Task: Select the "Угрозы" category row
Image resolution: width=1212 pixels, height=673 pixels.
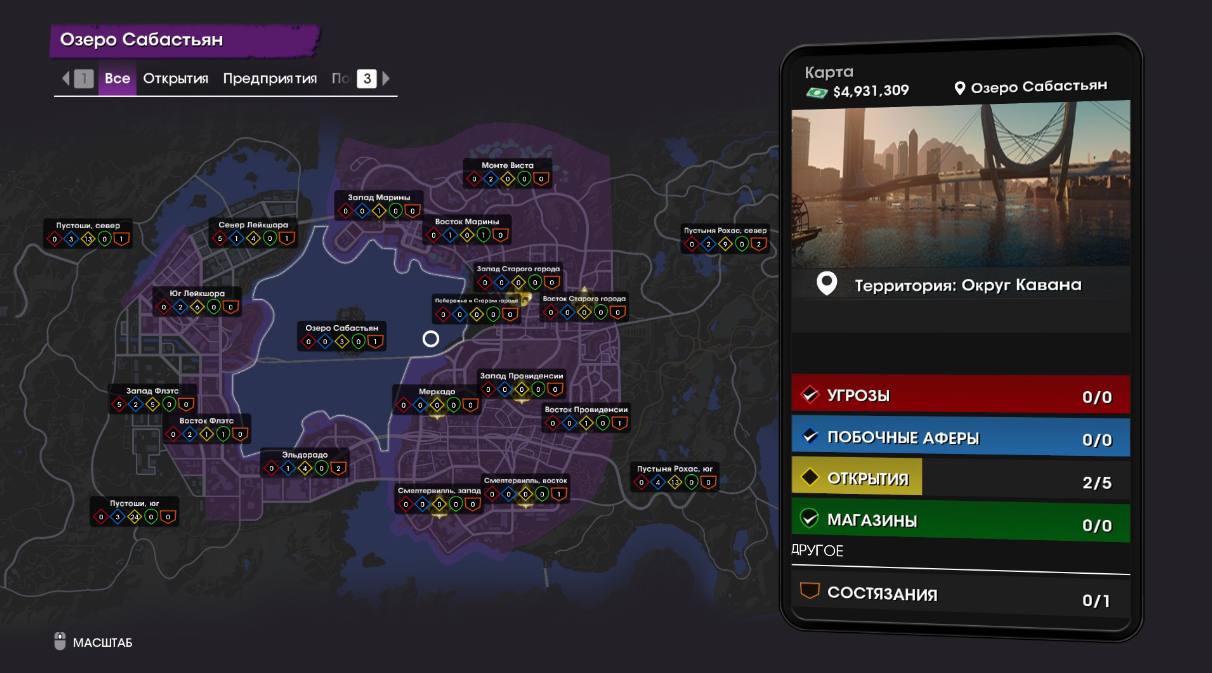Action: point(960,395)
